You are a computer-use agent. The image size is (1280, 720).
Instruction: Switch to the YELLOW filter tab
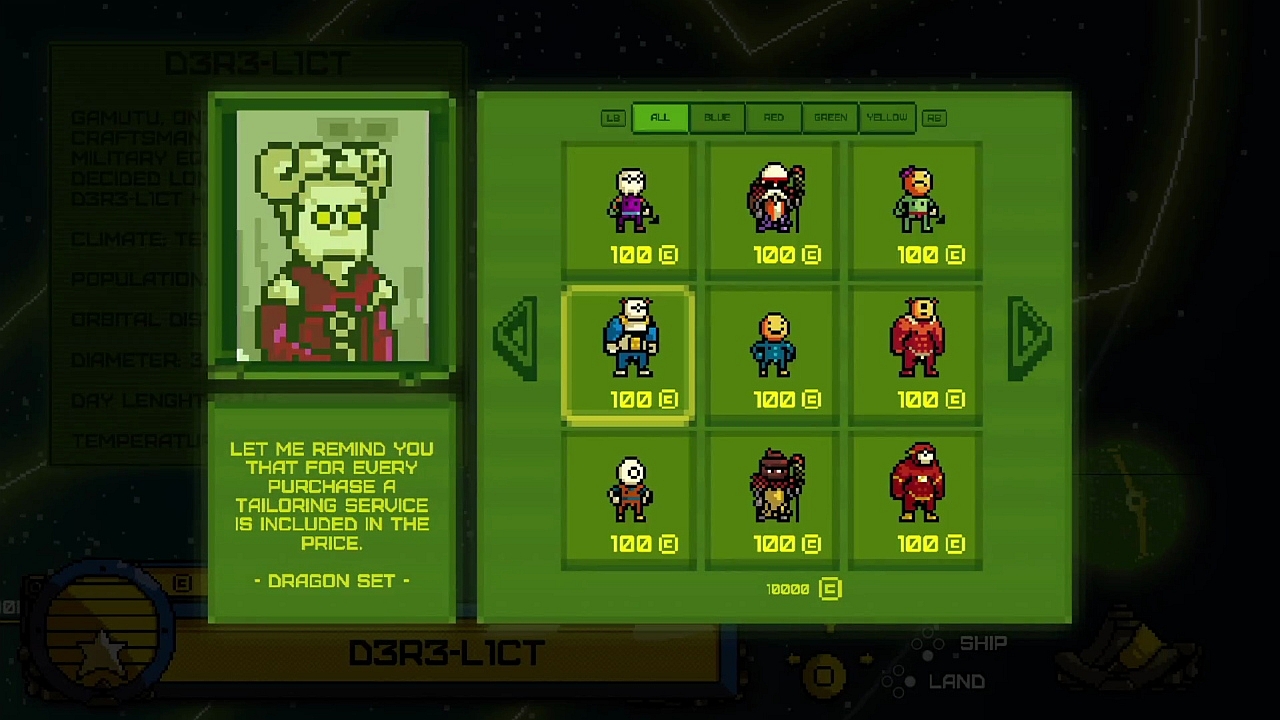(887, 117)
